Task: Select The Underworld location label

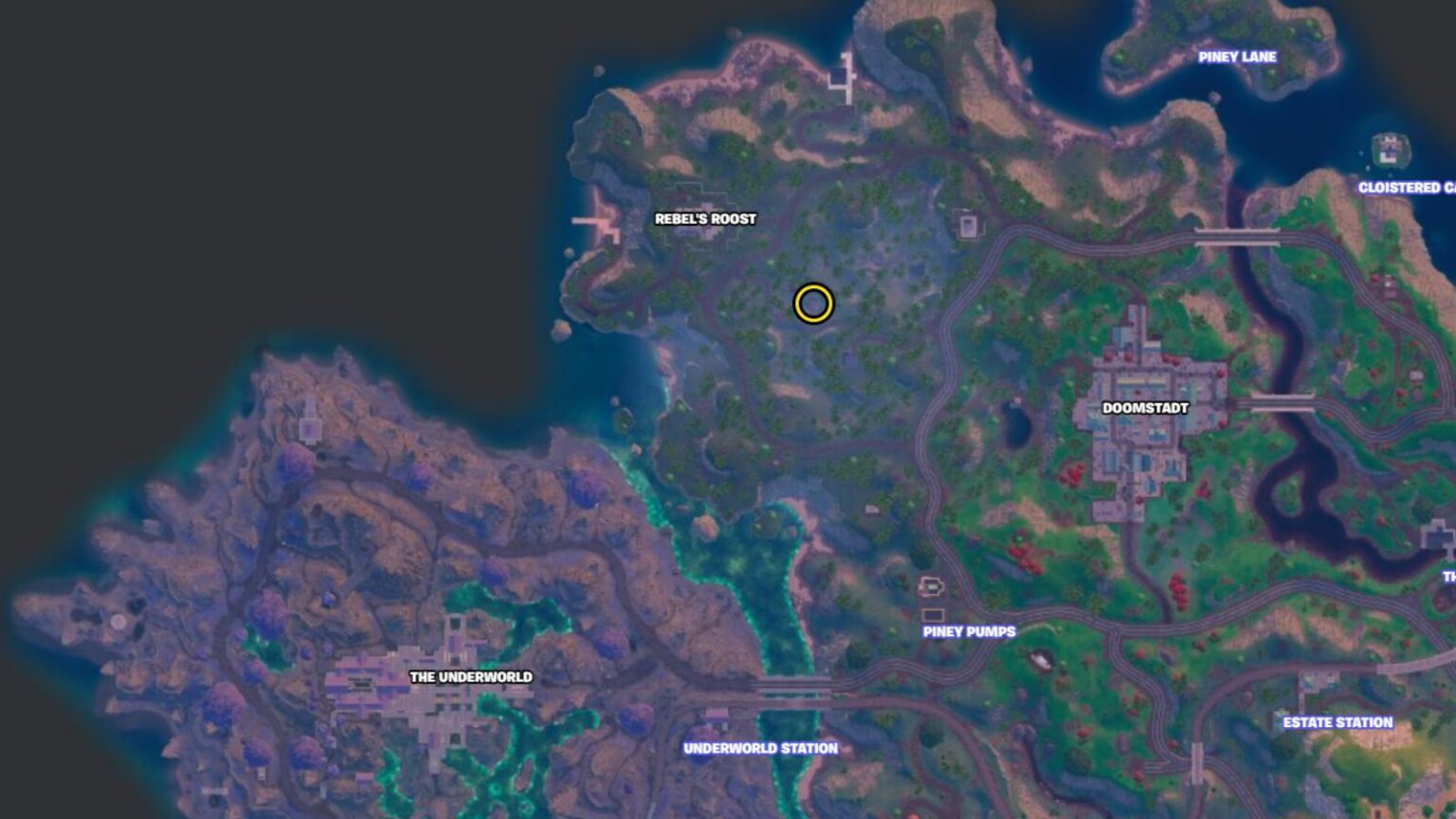Action: point(472,678)
